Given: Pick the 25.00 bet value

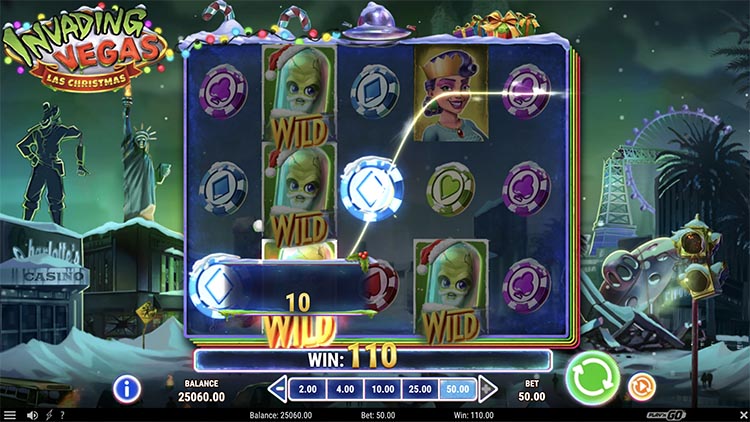Looking at the screenshot, I should (420, 388).
